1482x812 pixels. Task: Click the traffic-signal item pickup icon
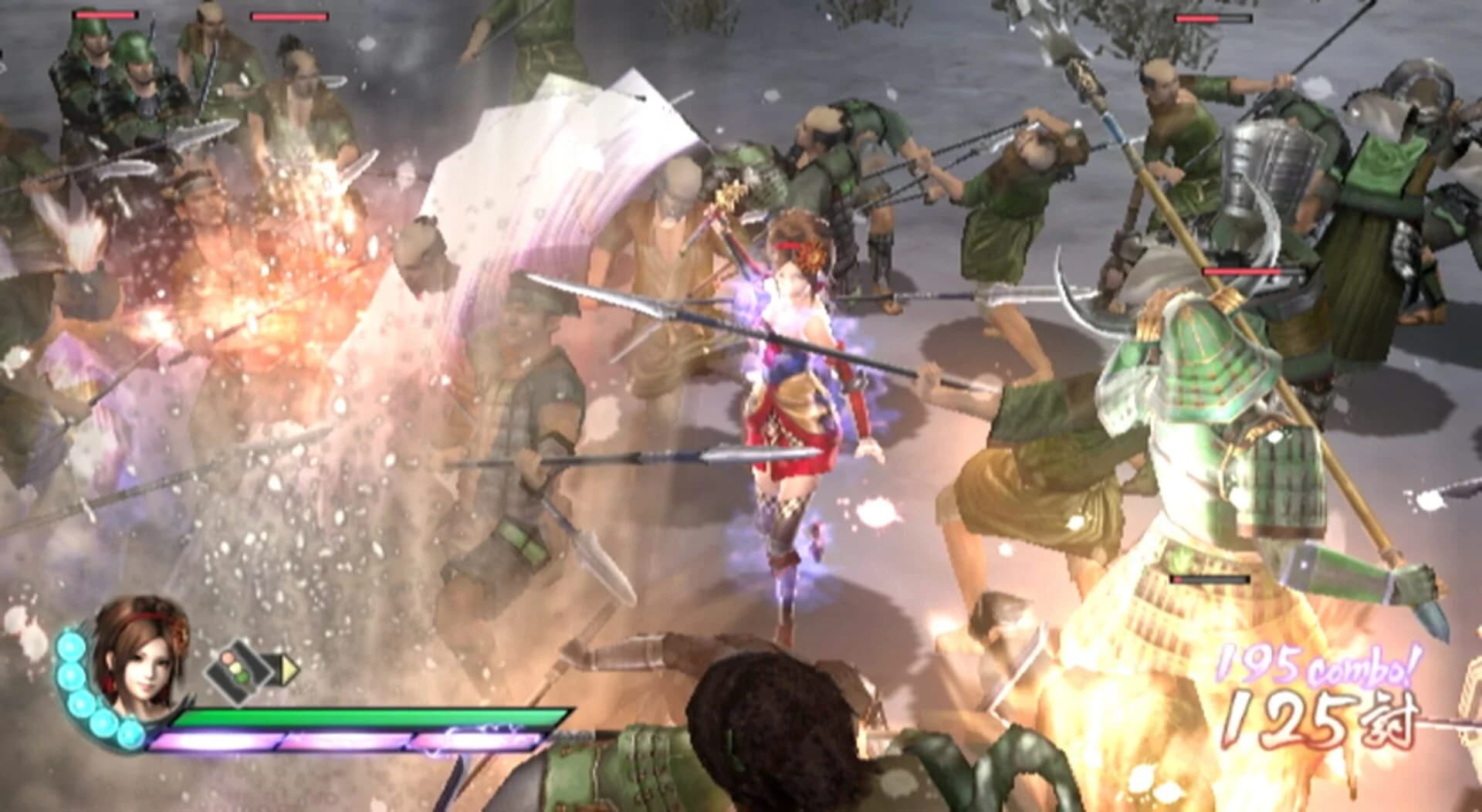pos(239,672)
